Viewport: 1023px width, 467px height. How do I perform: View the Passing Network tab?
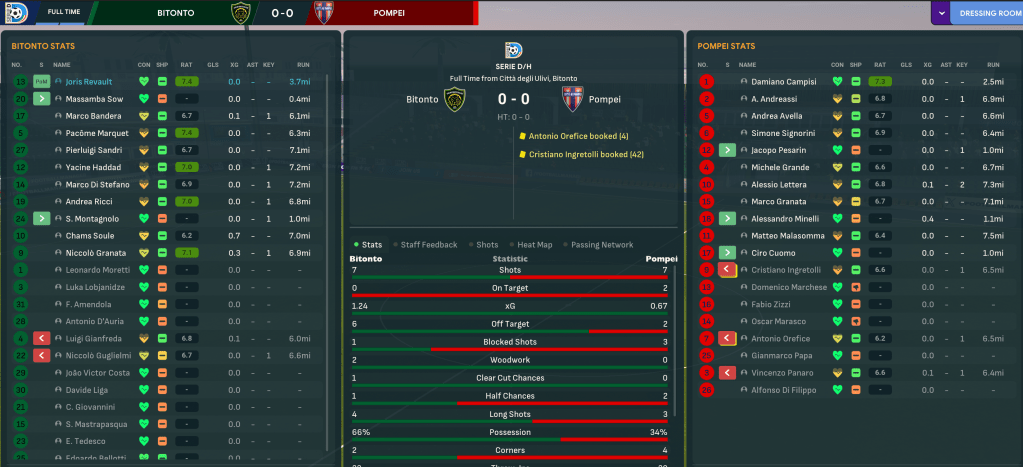tap(602, 244)
